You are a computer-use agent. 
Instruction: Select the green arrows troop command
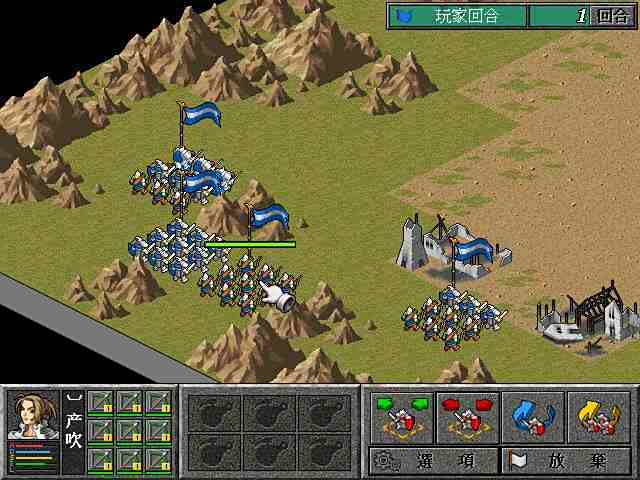(x=401, y=416)
